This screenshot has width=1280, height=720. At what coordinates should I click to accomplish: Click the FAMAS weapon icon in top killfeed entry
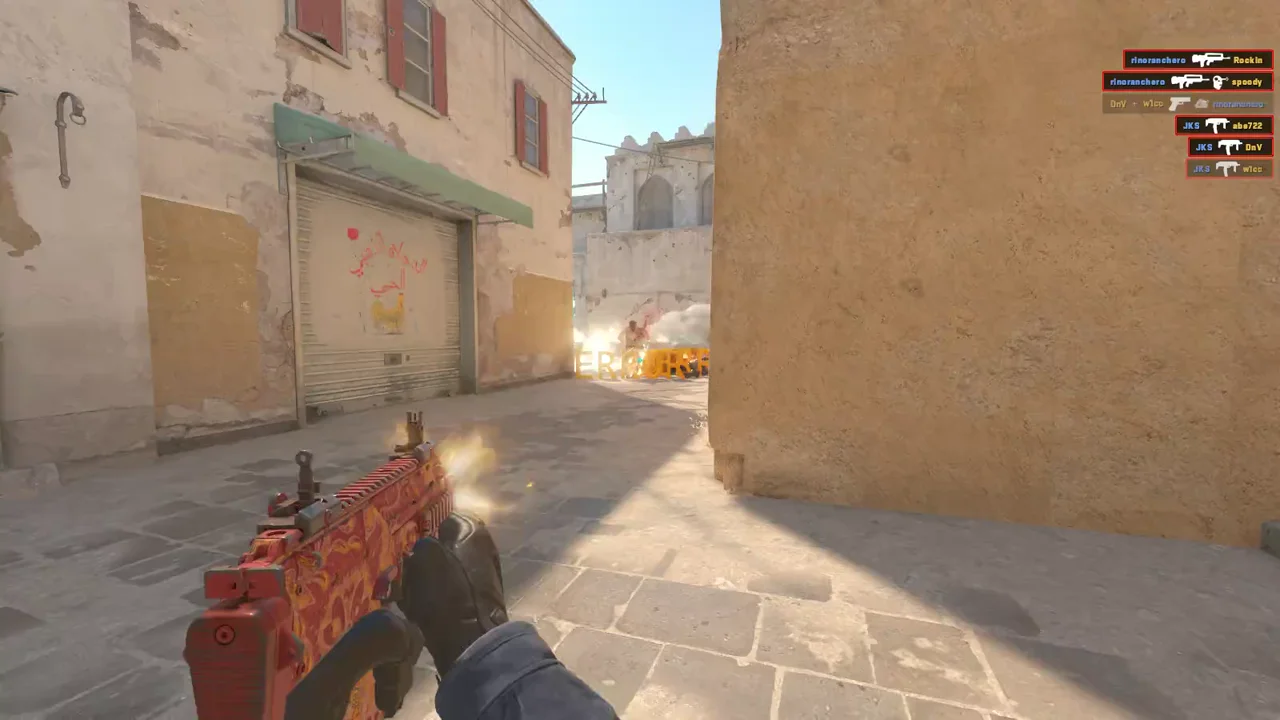[1211, 60]
